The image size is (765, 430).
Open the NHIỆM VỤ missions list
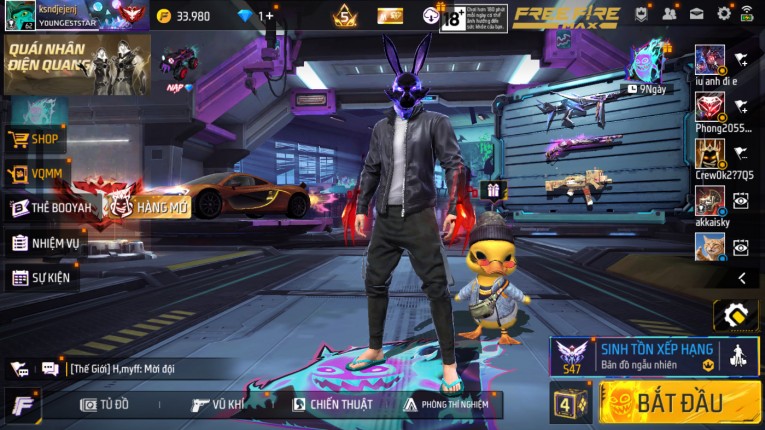click(x=45, y=243)
